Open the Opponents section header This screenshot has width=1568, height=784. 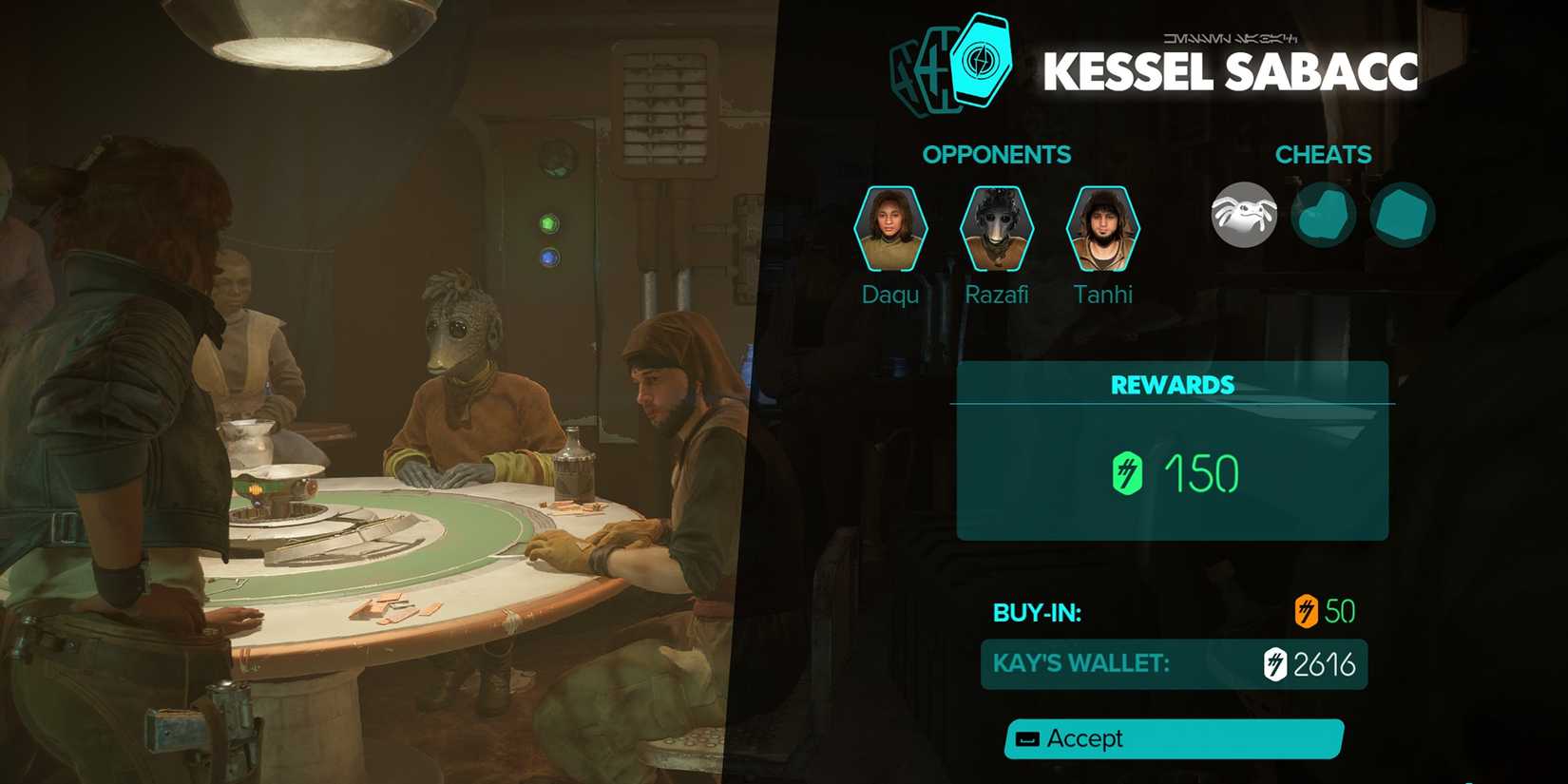(997, 154)
